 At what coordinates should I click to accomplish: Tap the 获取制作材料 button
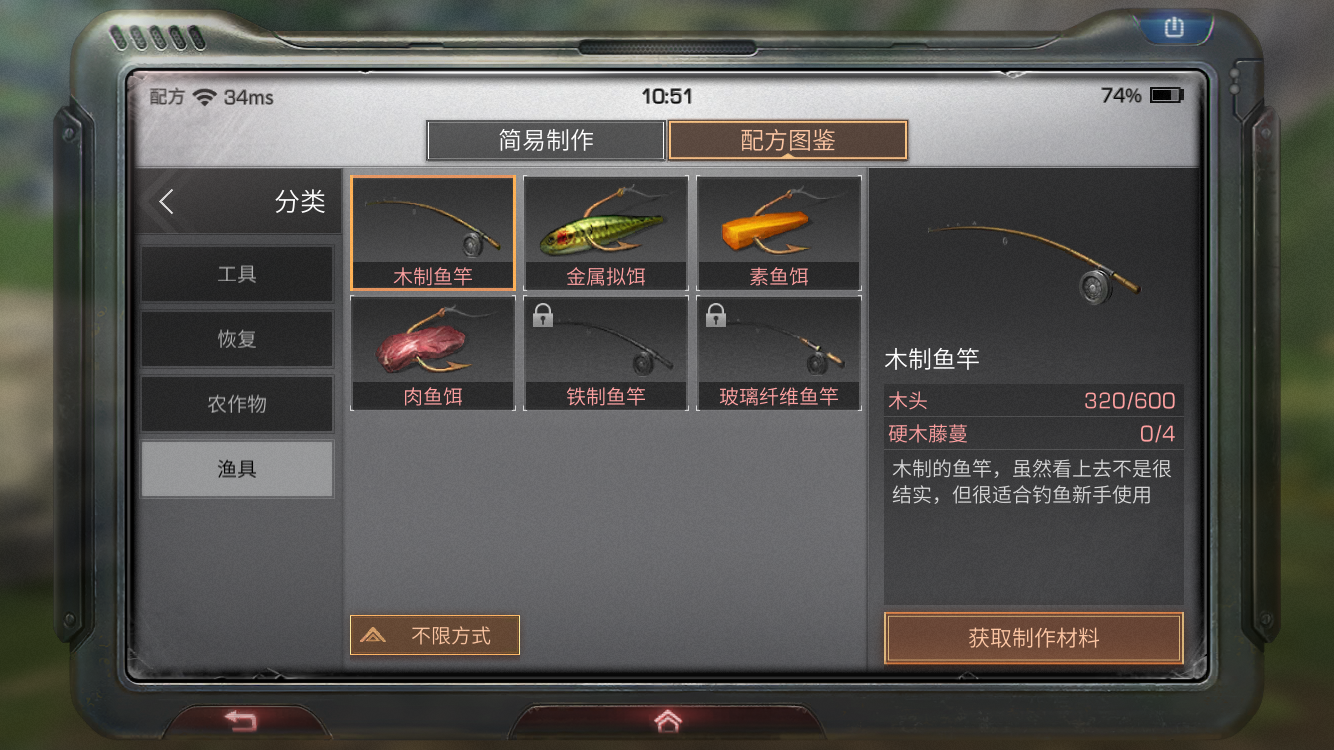coord(1033,637)
